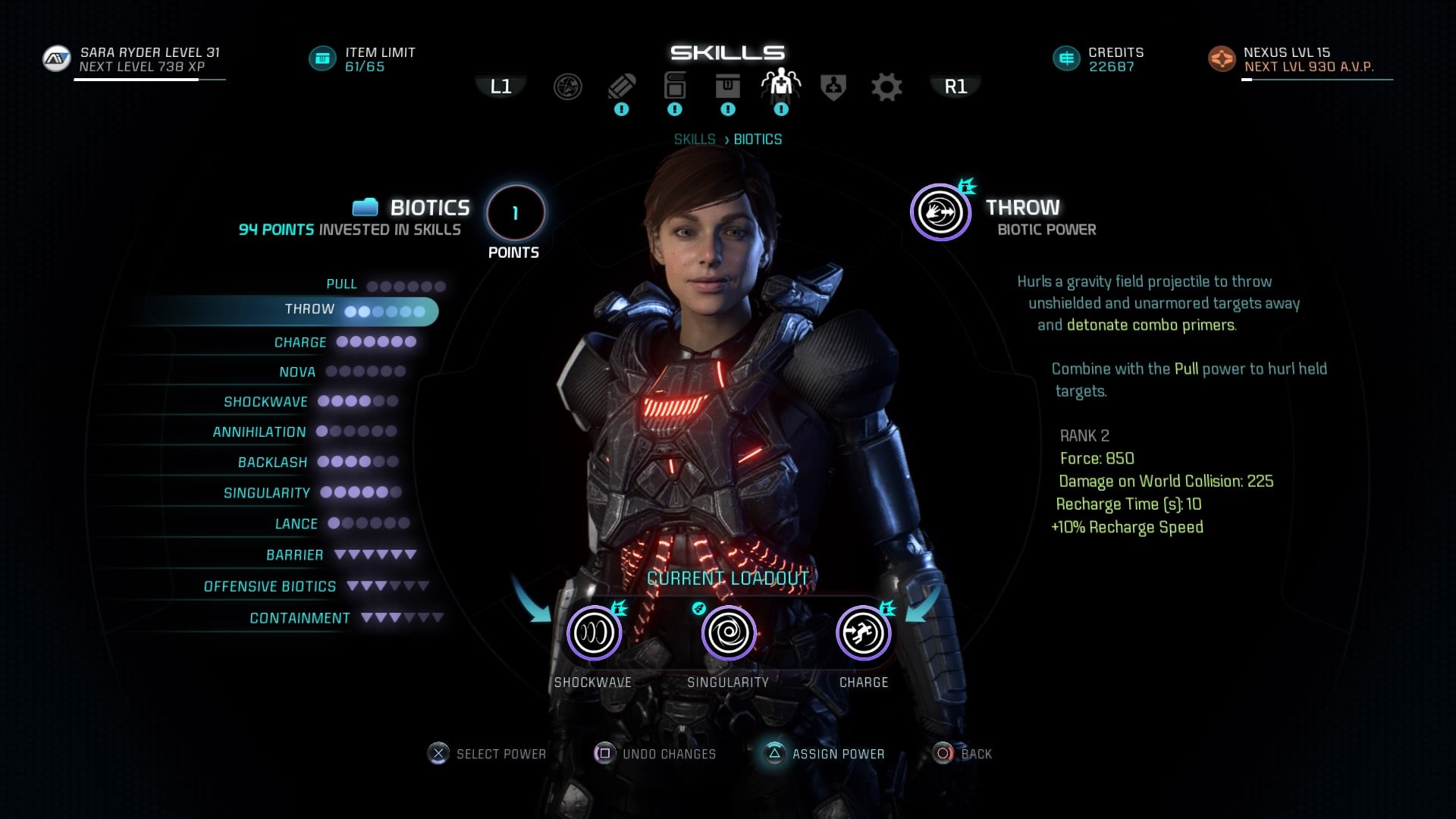Choose Offensive Biotics passive
This screenshot has height=819, width=1456.
coord(270,587)
